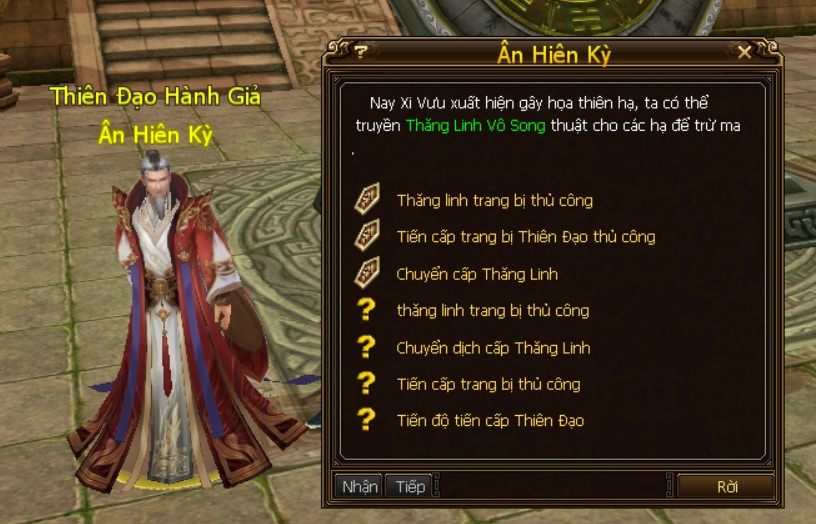
Task: Ask about thăng linh trang bị thủ công
Action: [492, 311]
